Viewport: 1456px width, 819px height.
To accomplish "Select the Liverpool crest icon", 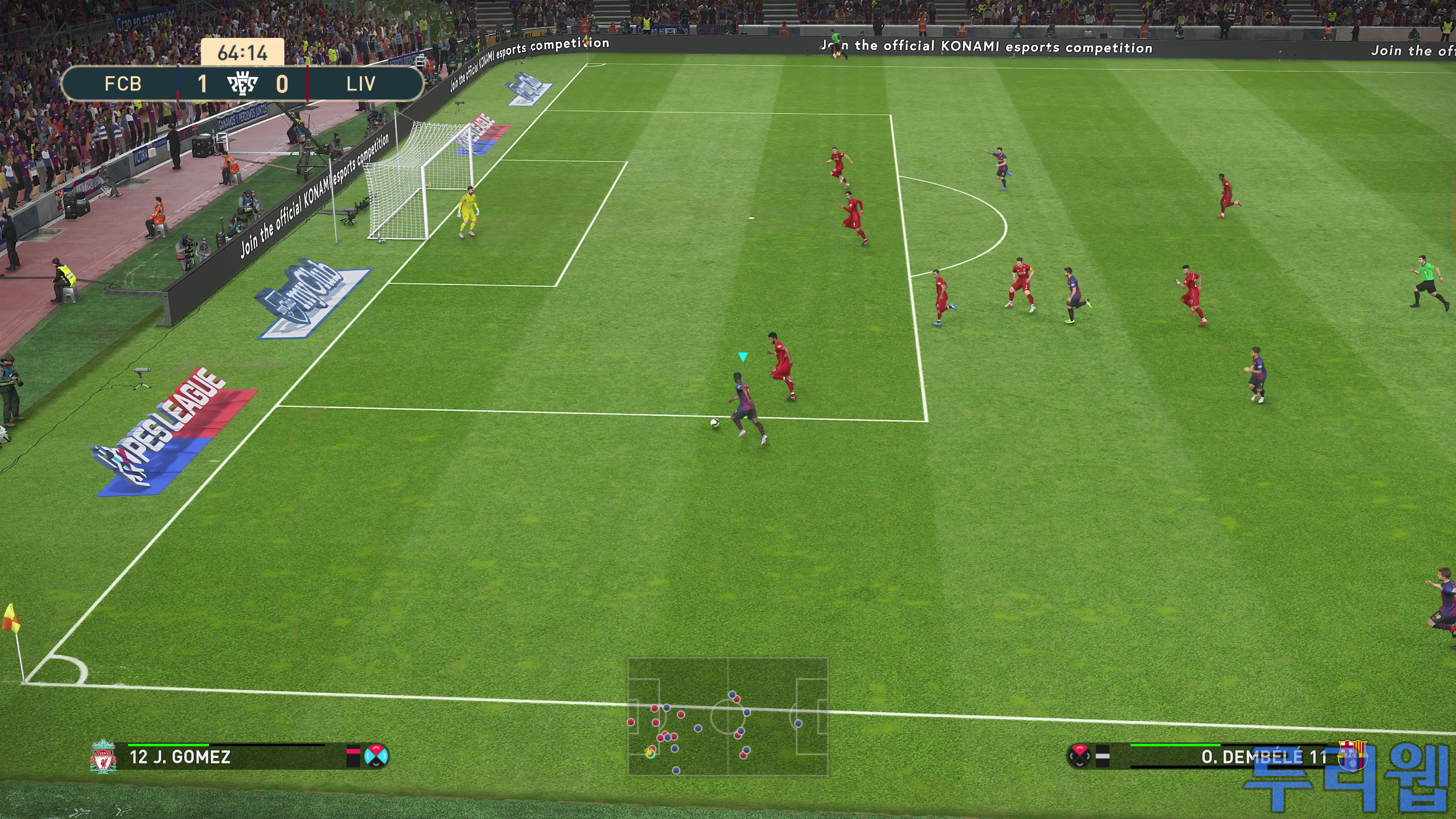I will (103, 756).
